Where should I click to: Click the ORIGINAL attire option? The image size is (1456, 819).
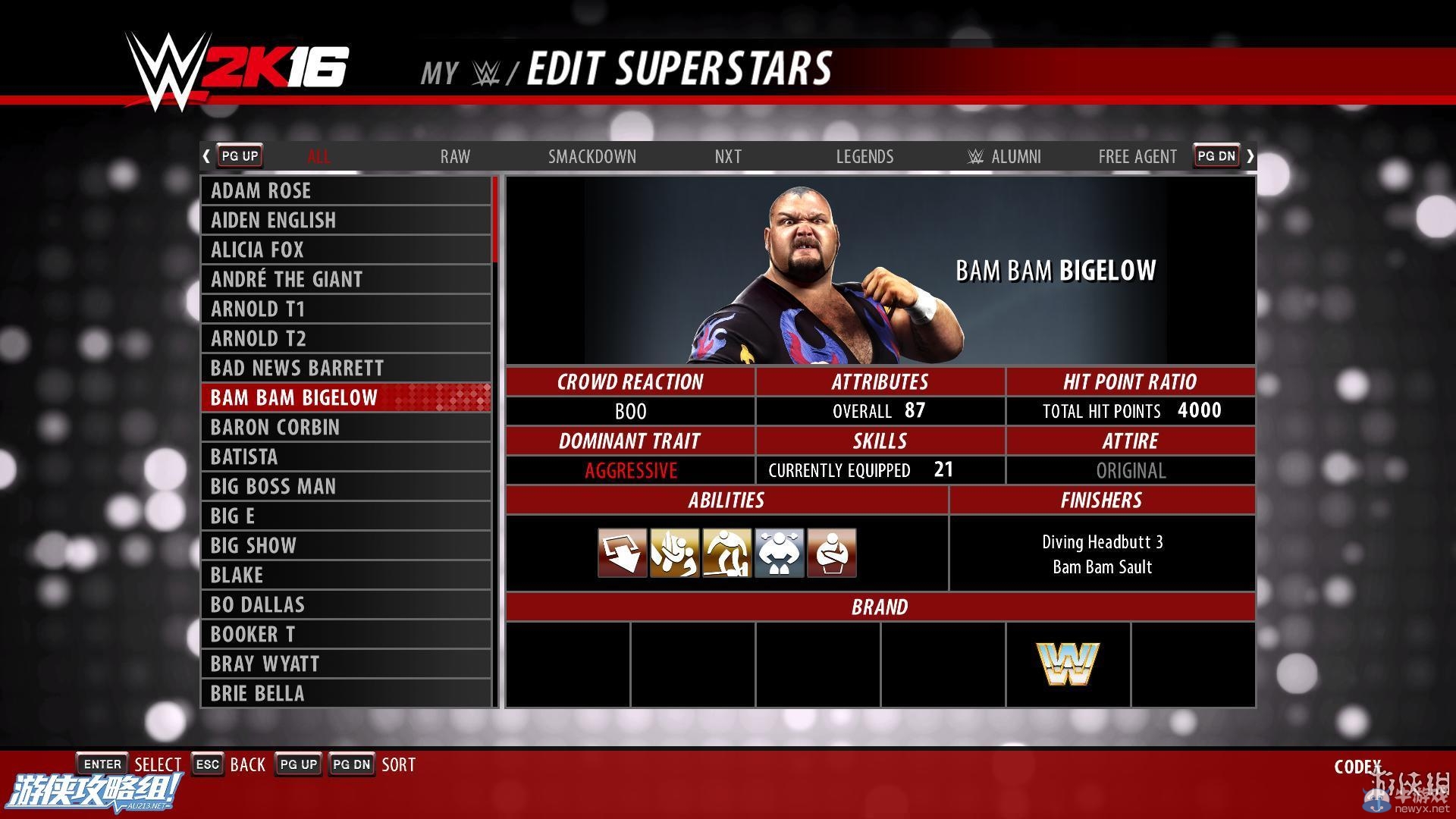pos(1130,470)
